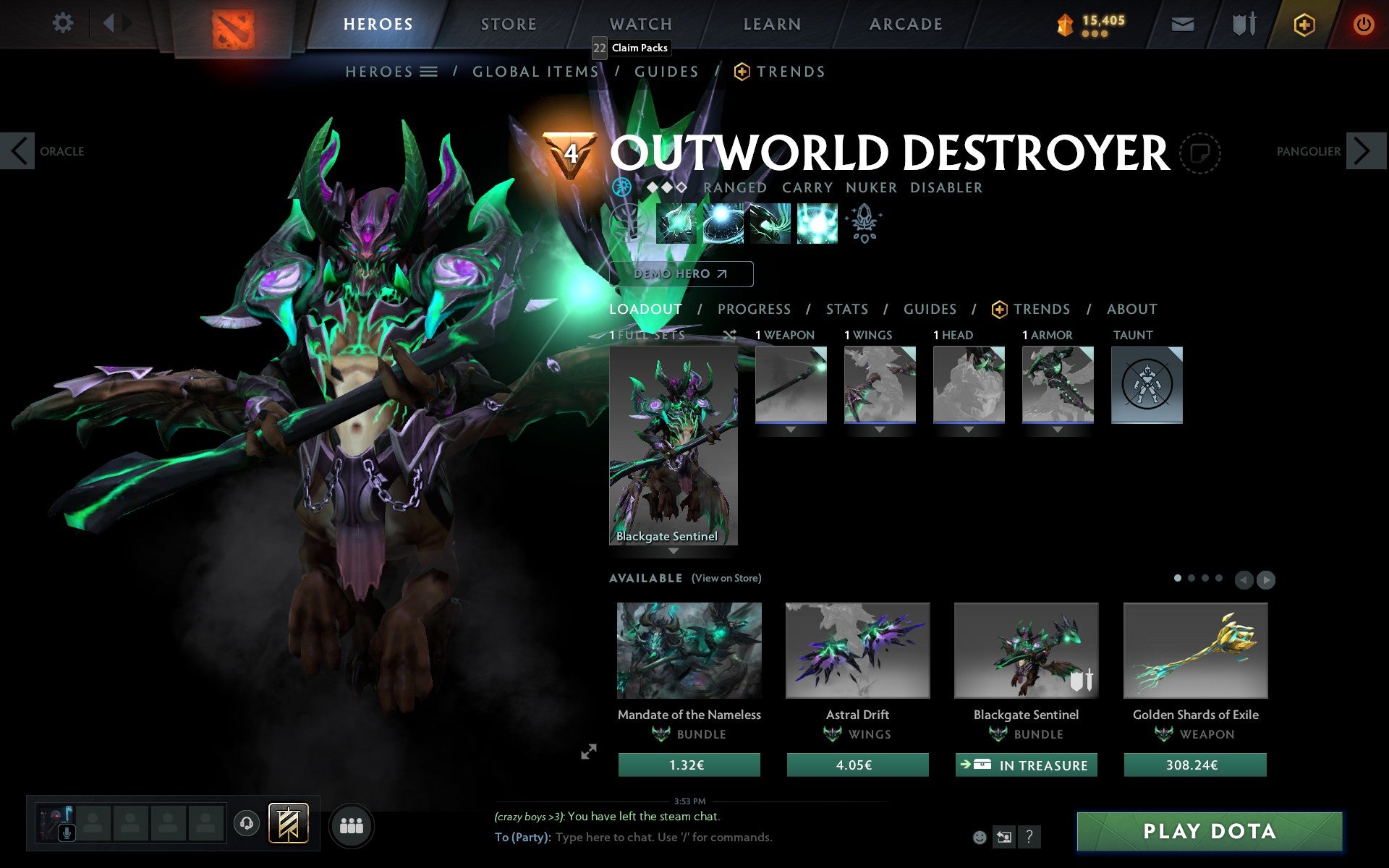Open the WATCH menu
Viewport: 1389px width, 868px height.
(640, 23)
